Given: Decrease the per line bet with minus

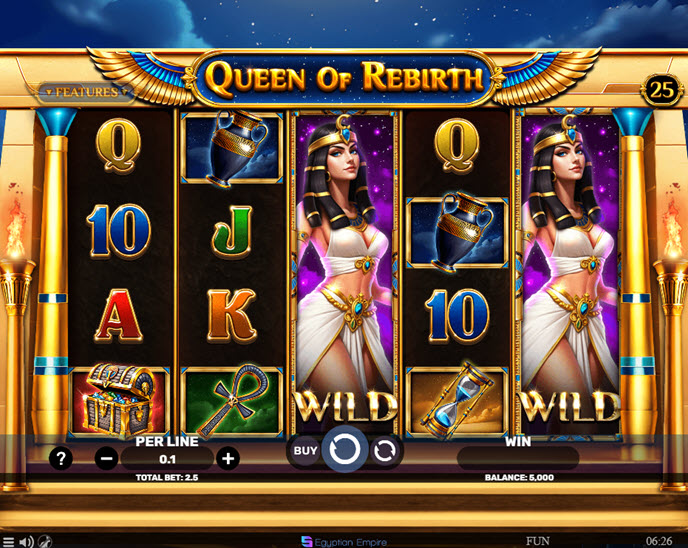Looking at the screenshot, I should (107, 459).
